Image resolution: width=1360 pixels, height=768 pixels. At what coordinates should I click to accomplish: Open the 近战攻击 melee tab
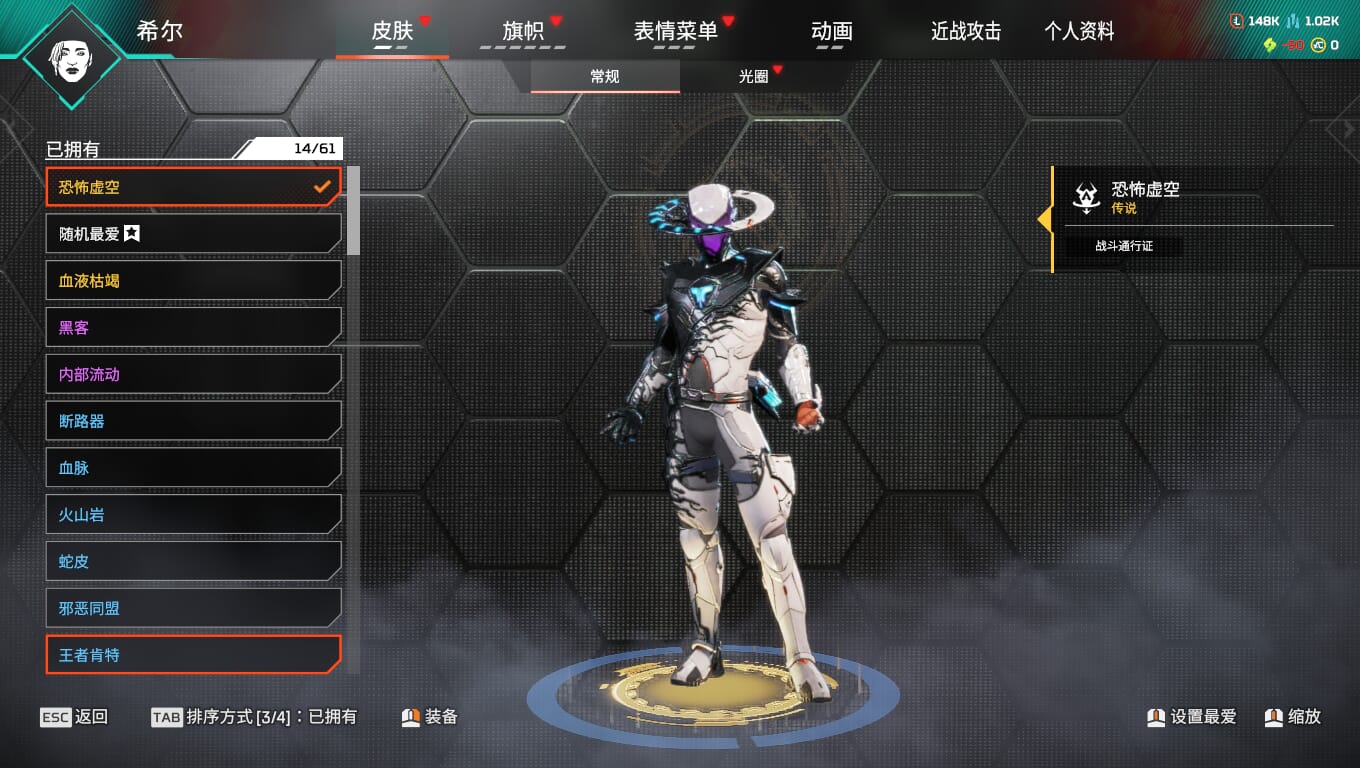(x=966, y=31)
